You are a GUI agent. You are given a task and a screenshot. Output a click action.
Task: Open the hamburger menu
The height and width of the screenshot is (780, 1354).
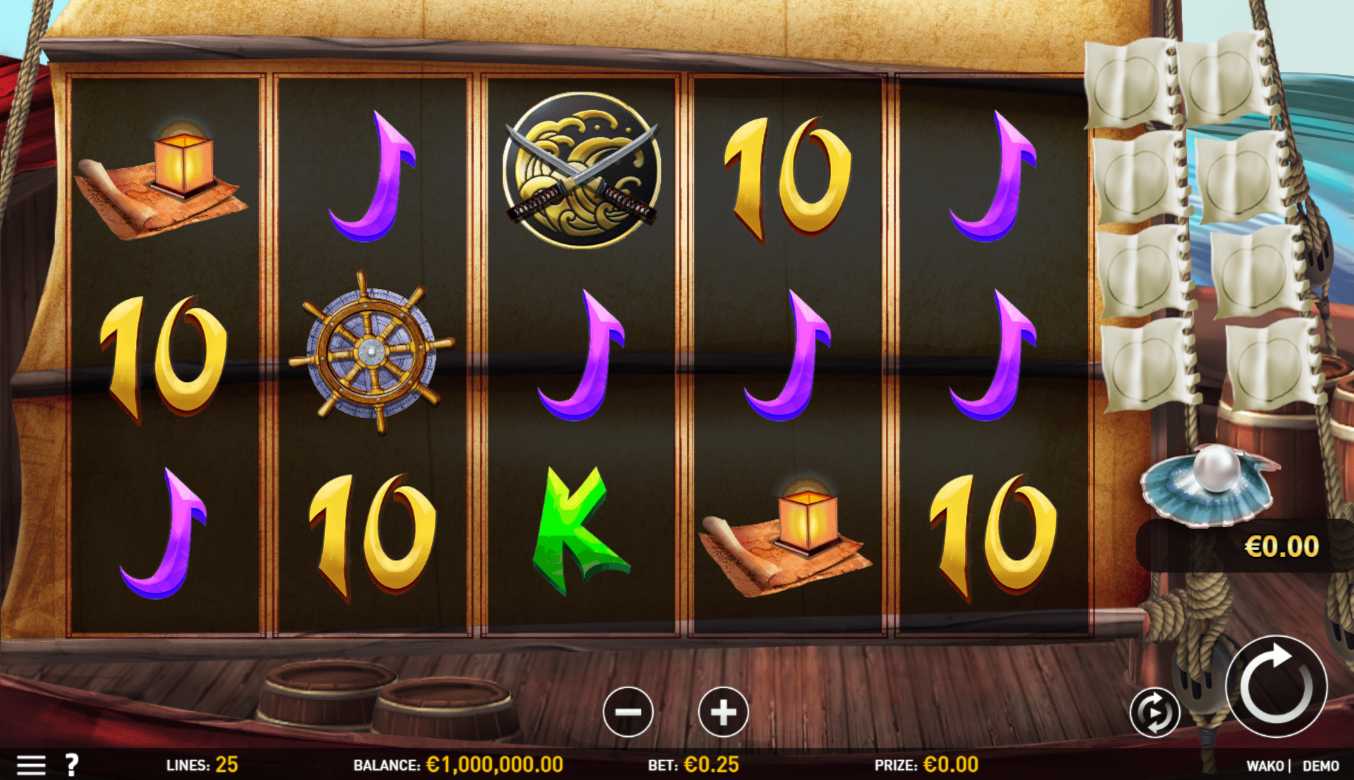click(x=31, y=765)
